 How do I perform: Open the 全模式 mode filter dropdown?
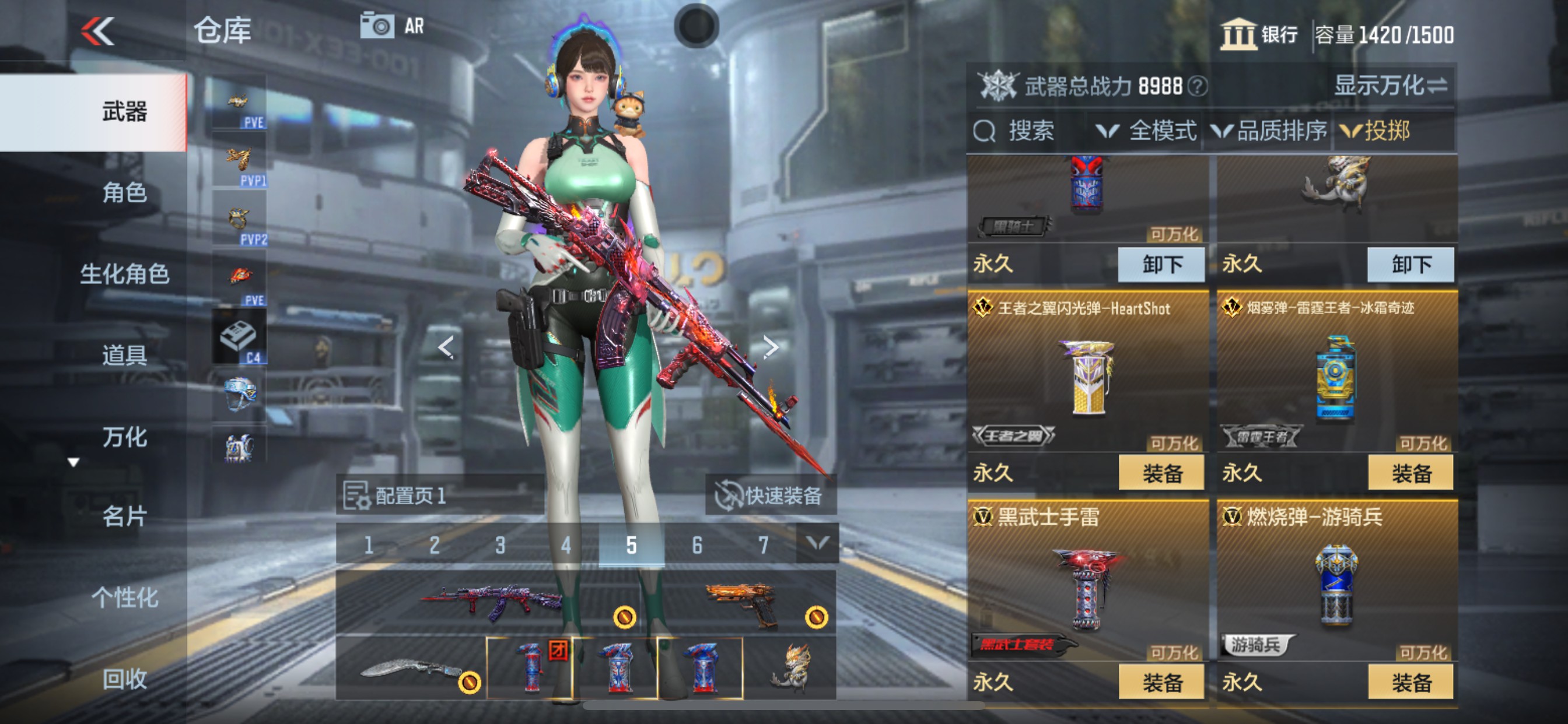1146,131
